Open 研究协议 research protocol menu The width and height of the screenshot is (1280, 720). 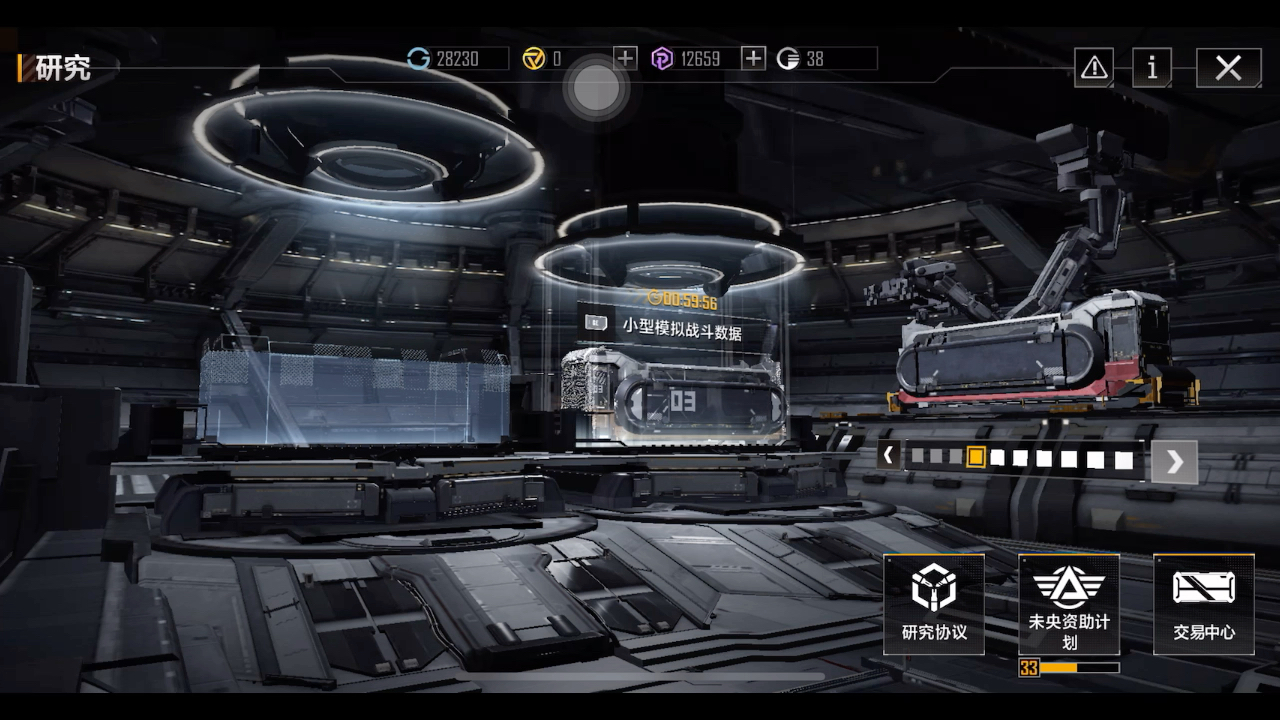click(x=934, y=604)
